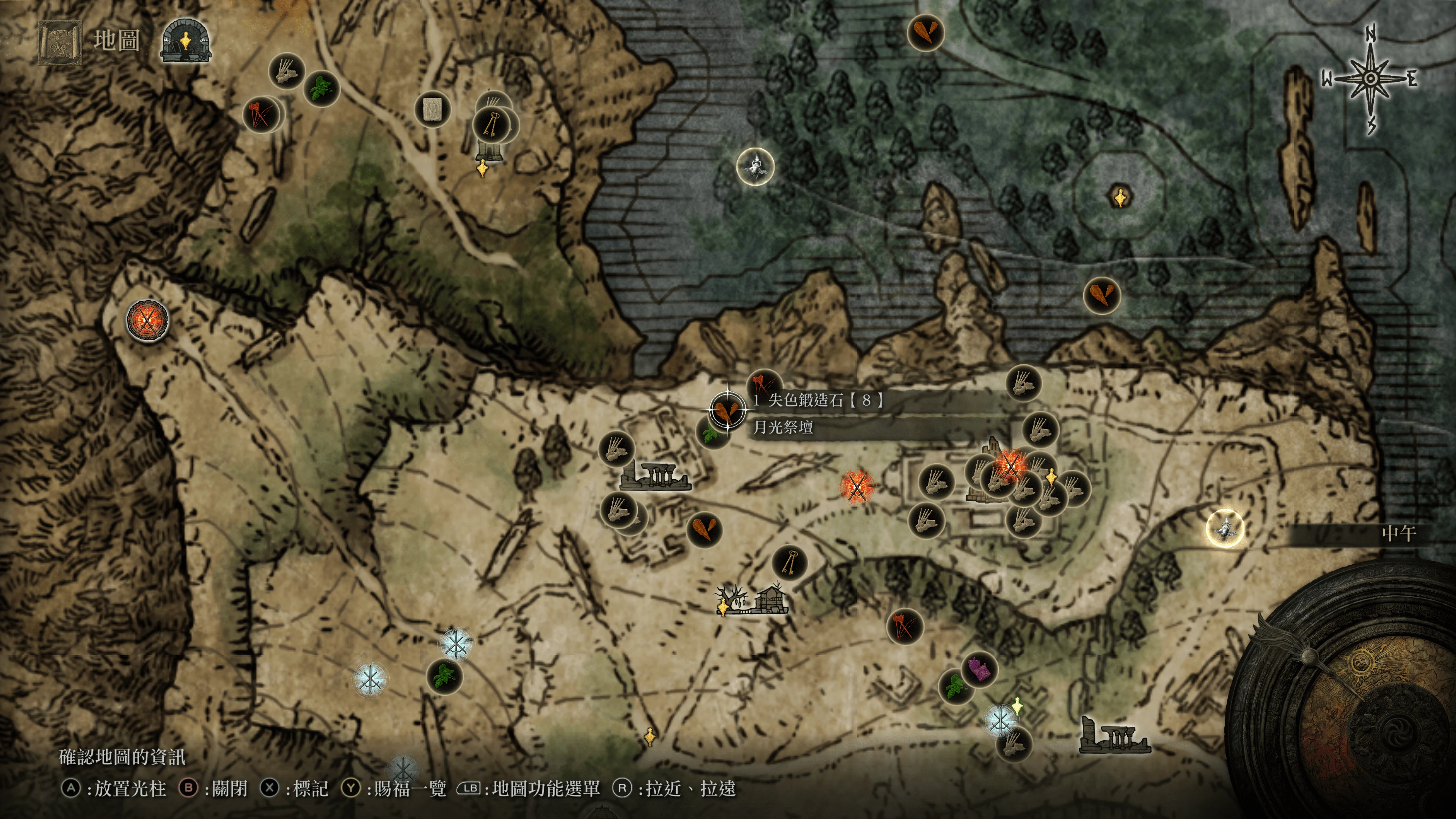Viewport: 1456px width, 819px height.
Task: Choose the purple cloth map marker
Action: click(x=979, y=669)
